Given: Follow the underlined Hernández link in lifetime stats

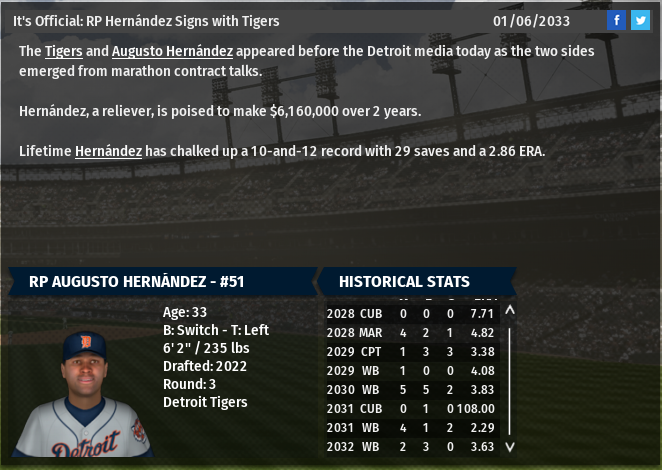Looking at the screenshot, I should click(108, 151).
